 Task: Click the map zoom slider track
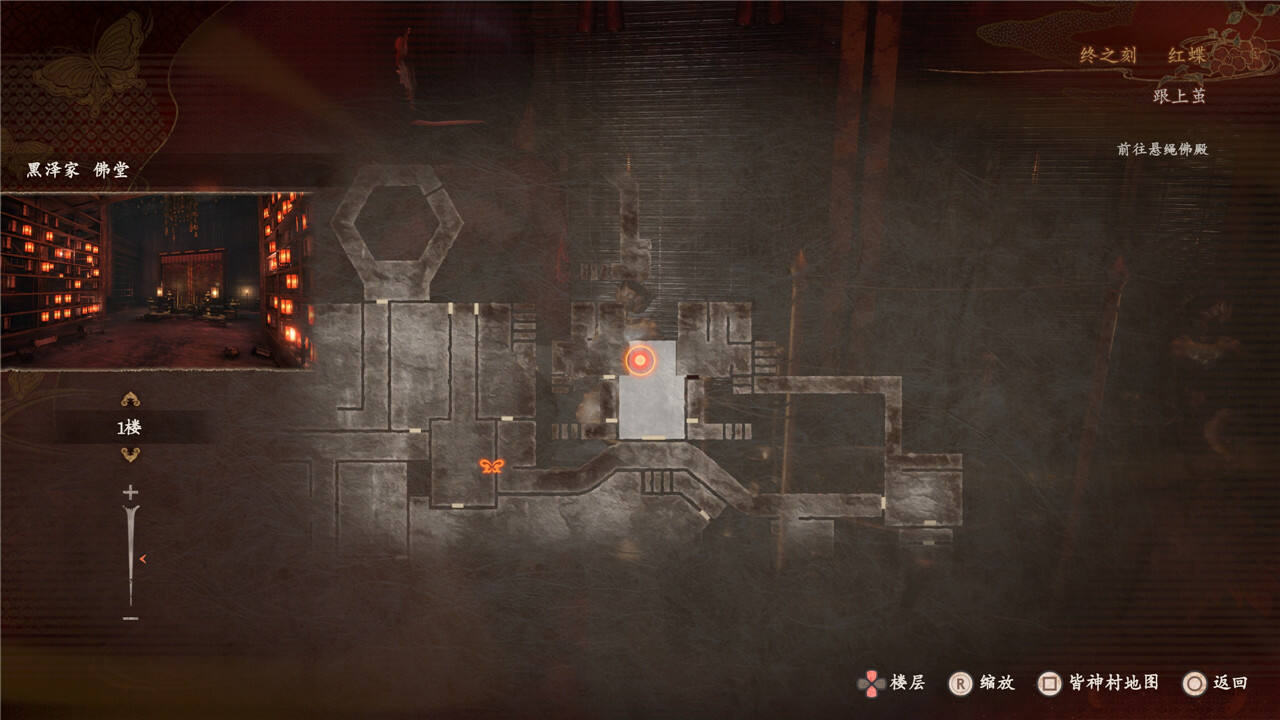click(130, 555)
